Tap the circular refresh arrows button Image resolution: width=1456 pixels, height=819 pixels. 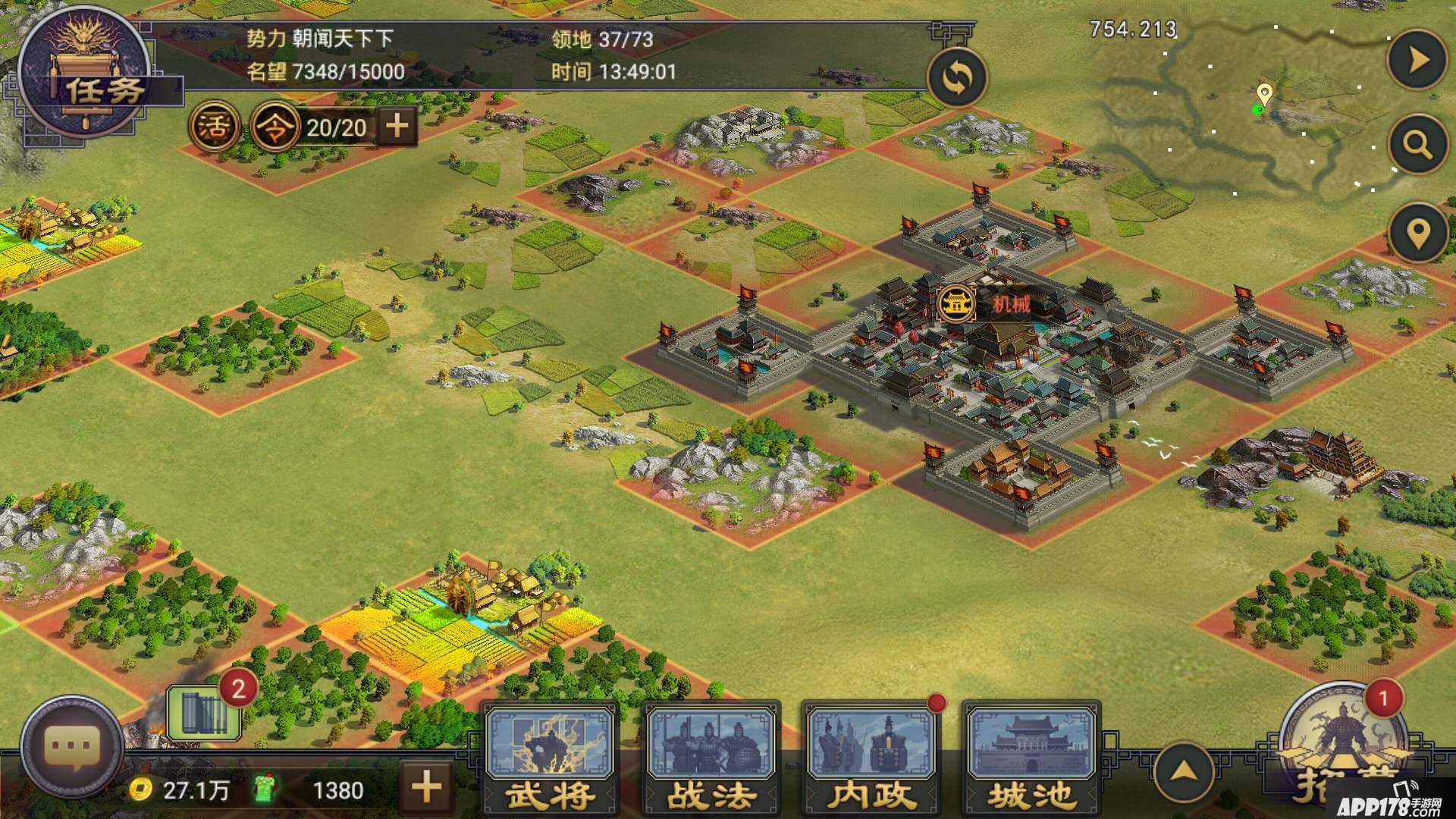pyautogui.click(x=957, y=77)
